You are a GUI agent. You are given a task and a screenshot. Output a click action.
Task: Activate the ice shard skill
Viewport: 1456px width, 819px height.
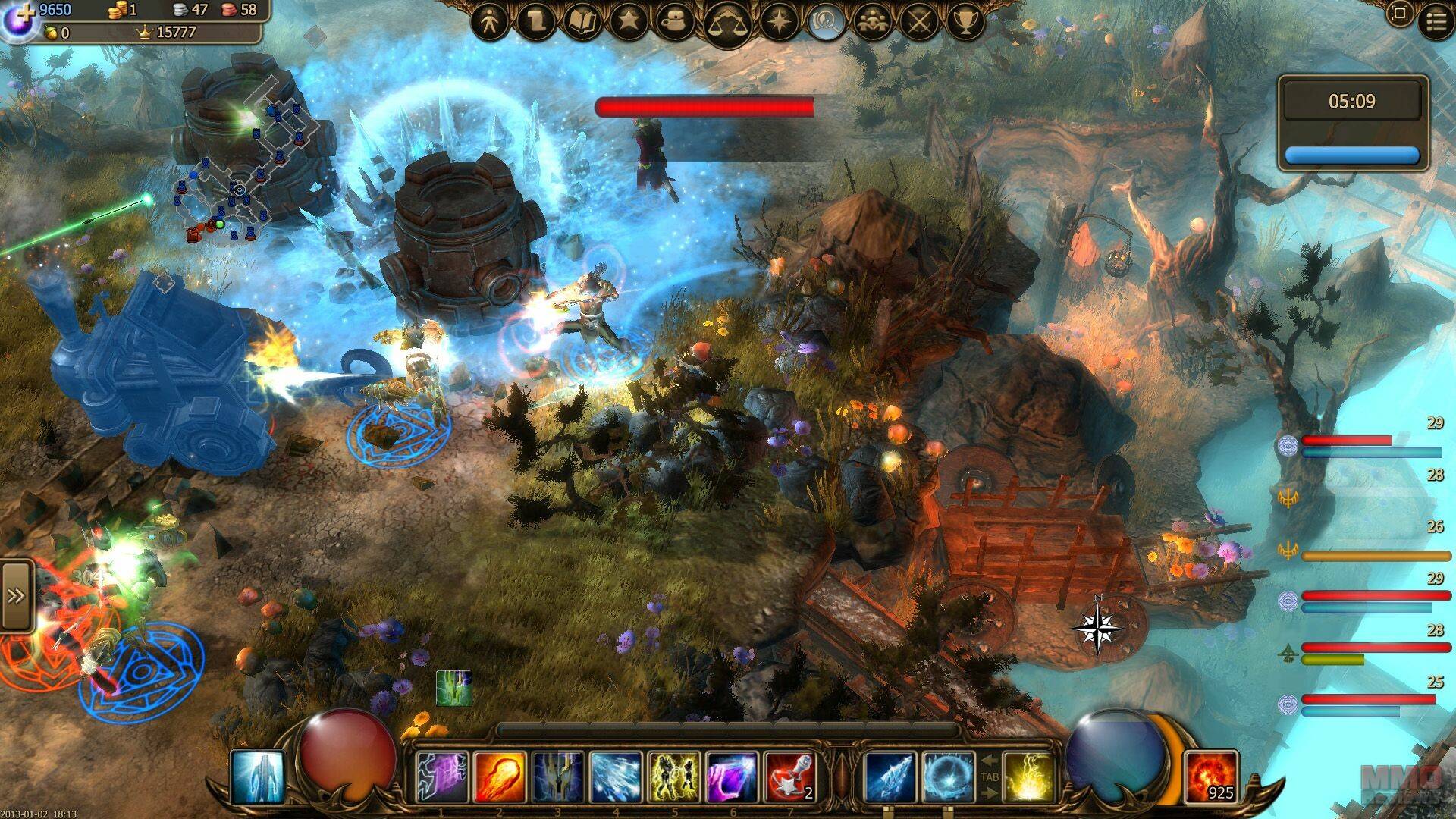[x=890, y=777]
